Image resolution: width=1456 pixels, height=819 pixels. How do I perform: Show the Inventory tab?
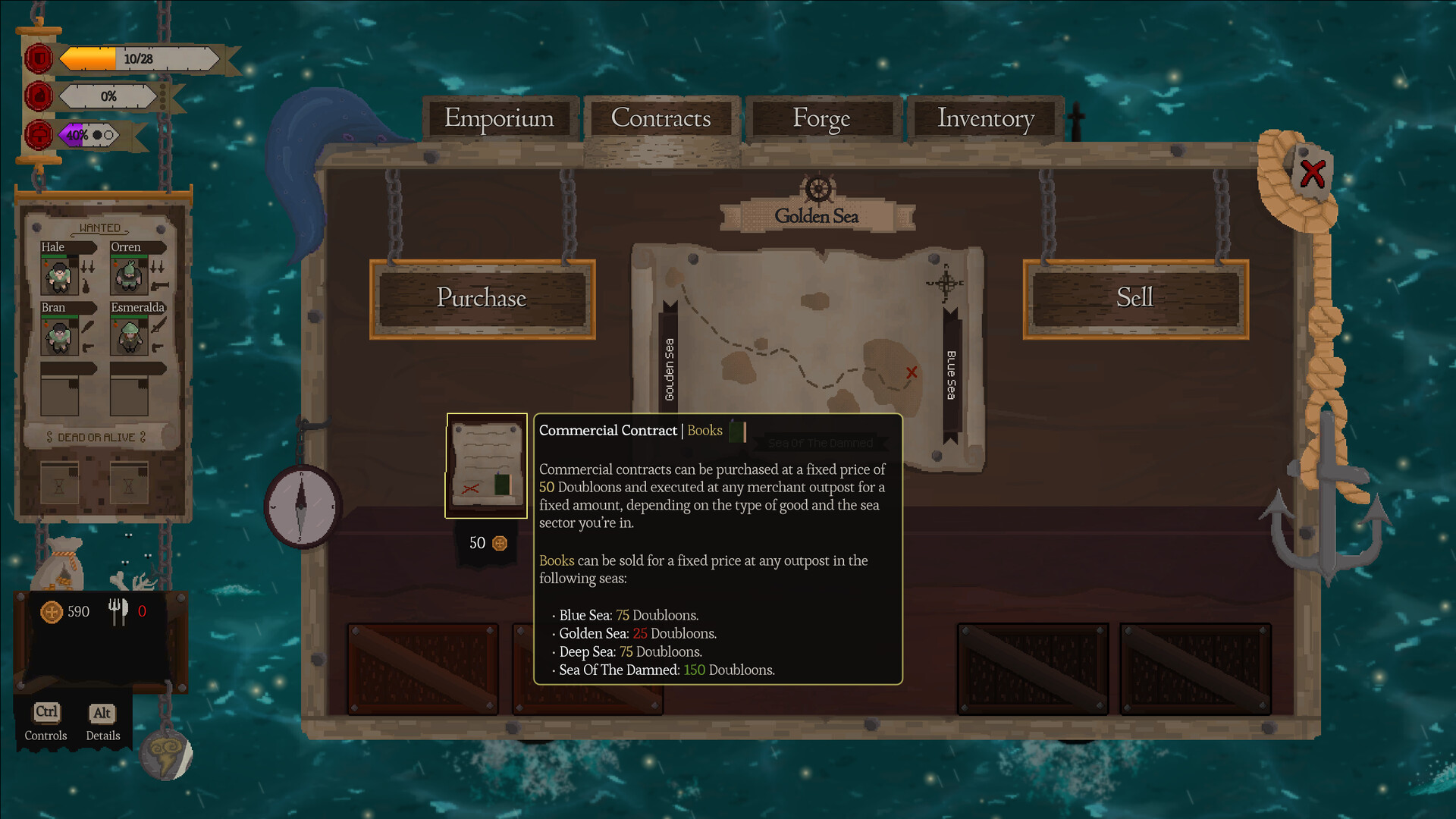click(985, 118)
